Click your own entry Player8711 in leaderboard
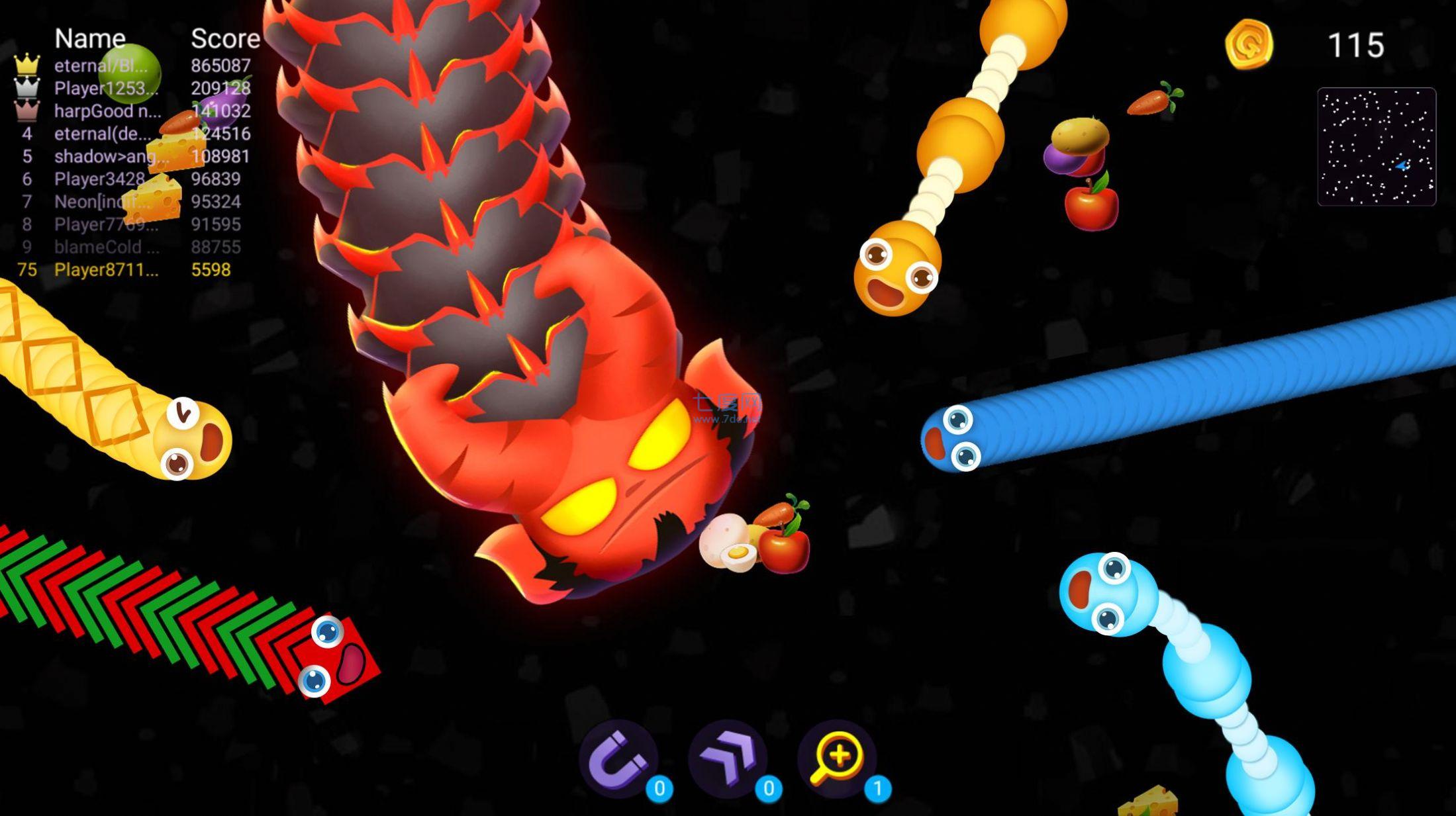 pyautogui.click(x=106, y=270)
